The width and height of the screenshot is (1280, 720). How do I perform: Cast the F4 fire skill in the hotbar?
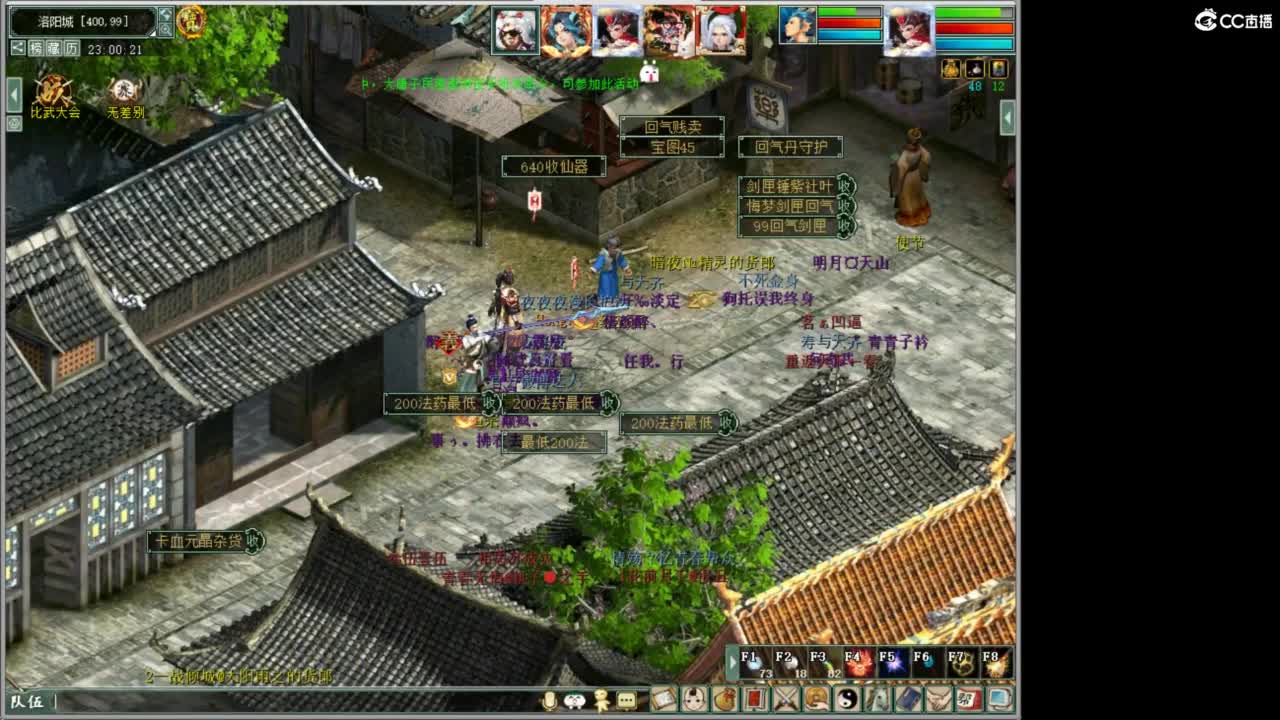pyautogui.click(x=860, y=662)
